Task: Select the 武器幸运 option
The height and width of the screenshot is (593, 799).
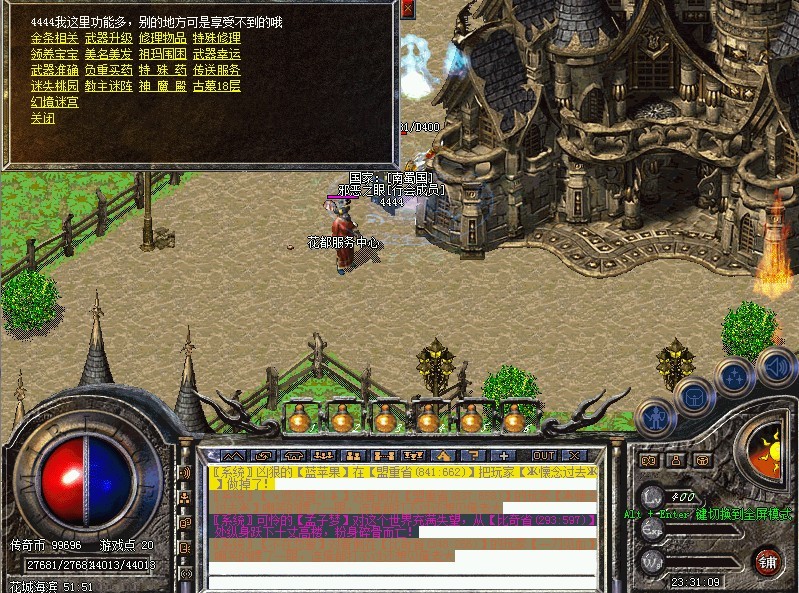Action: pos(216,54)
